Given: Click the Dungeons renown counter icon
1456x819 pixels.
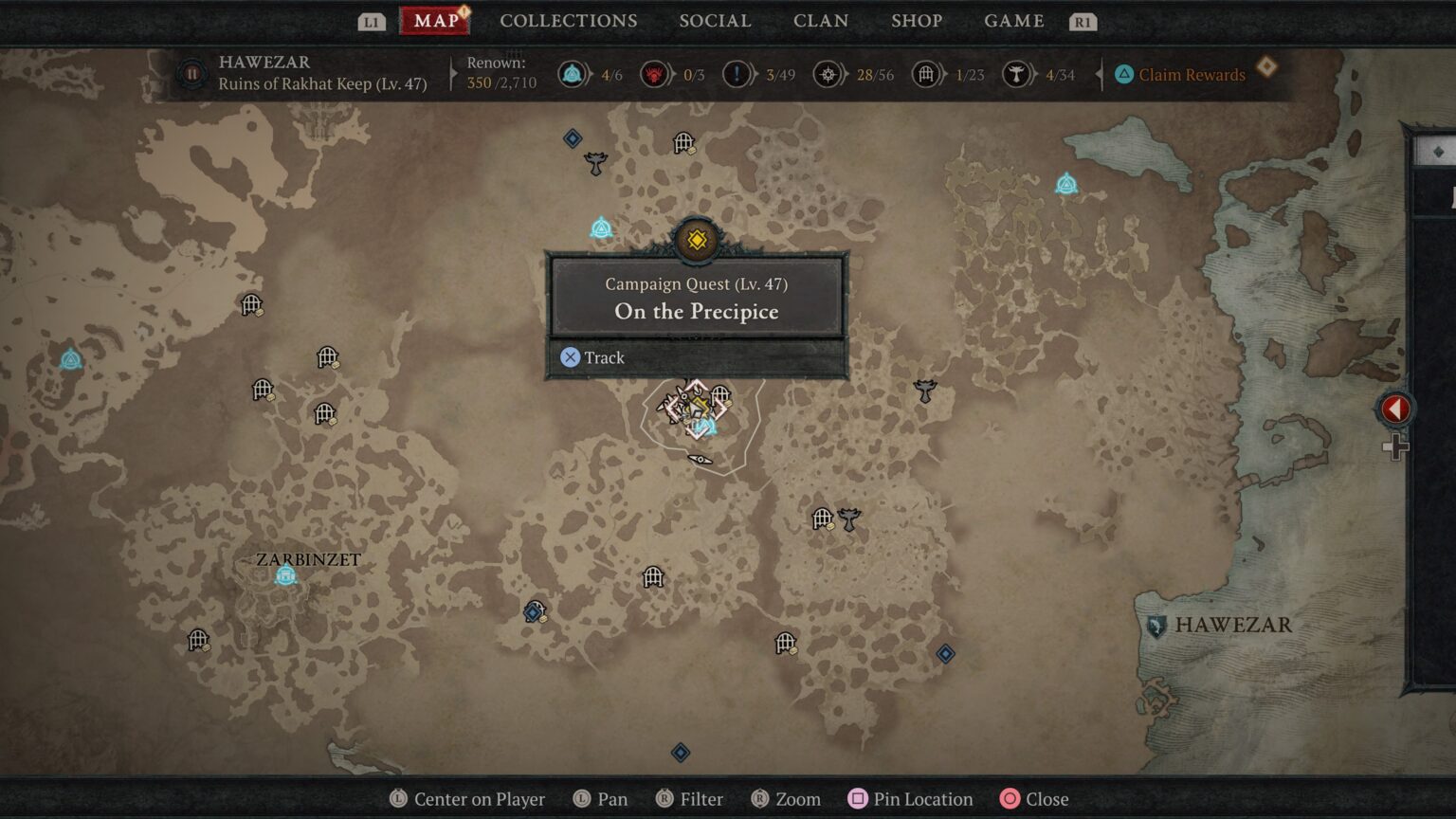Looking at the screenshot, I should coord(925,73).
